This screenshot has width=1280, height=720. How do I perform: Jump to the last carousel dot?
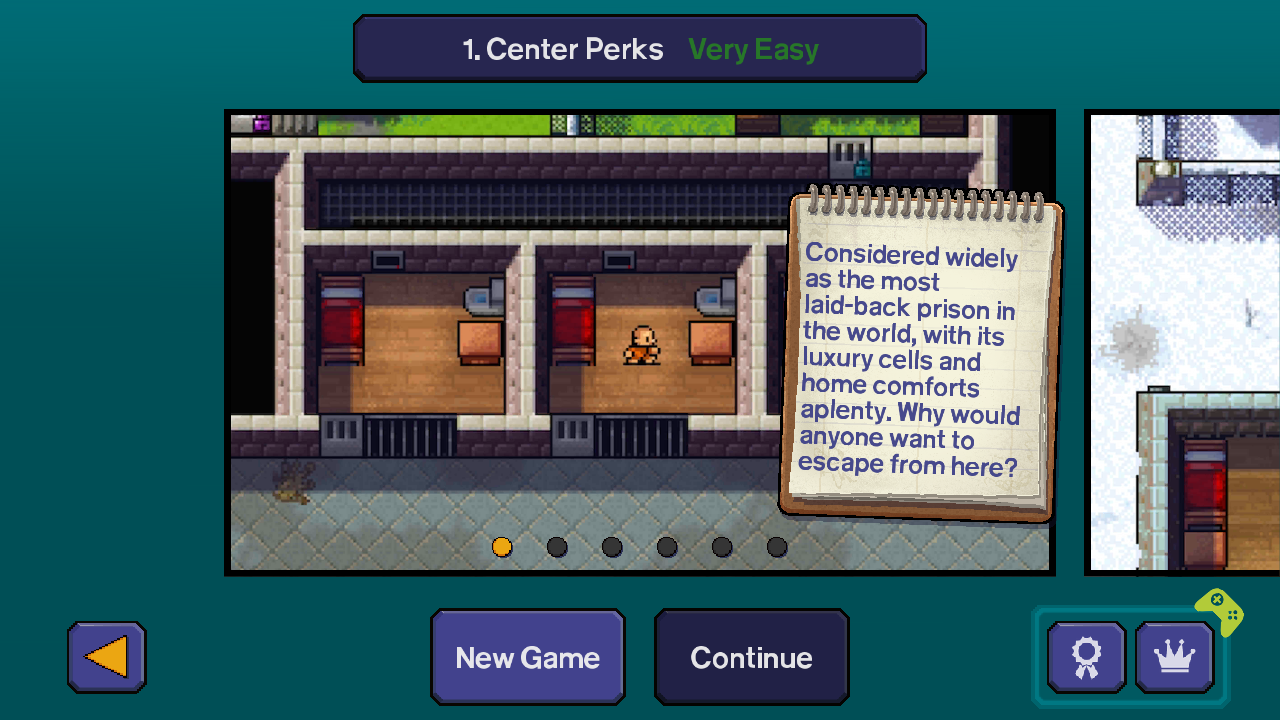click(x=777, y=547)
